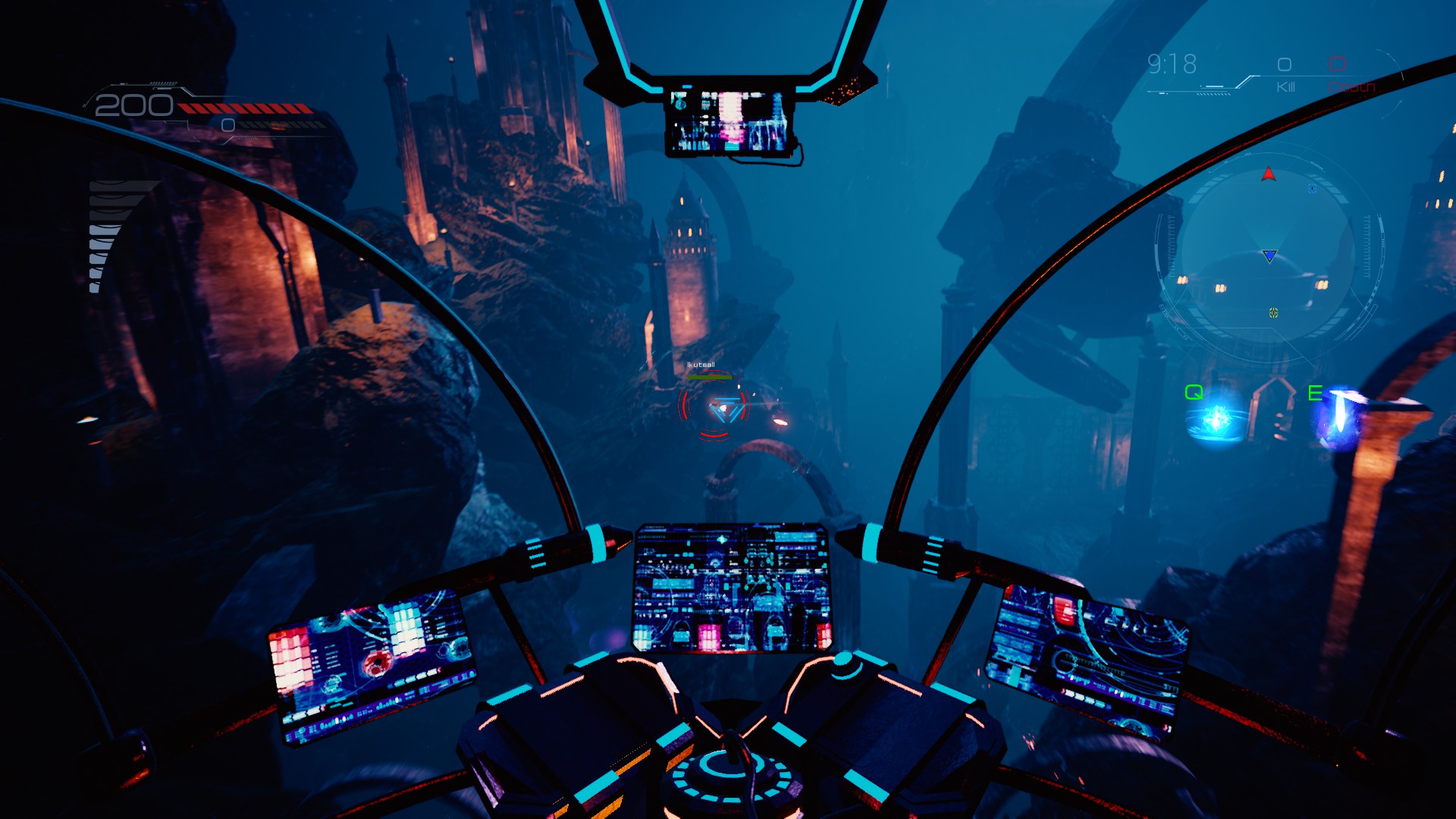Select the lkutsall enemy nameplate
The image size is (1456, 819).
[x=701, y=365]
